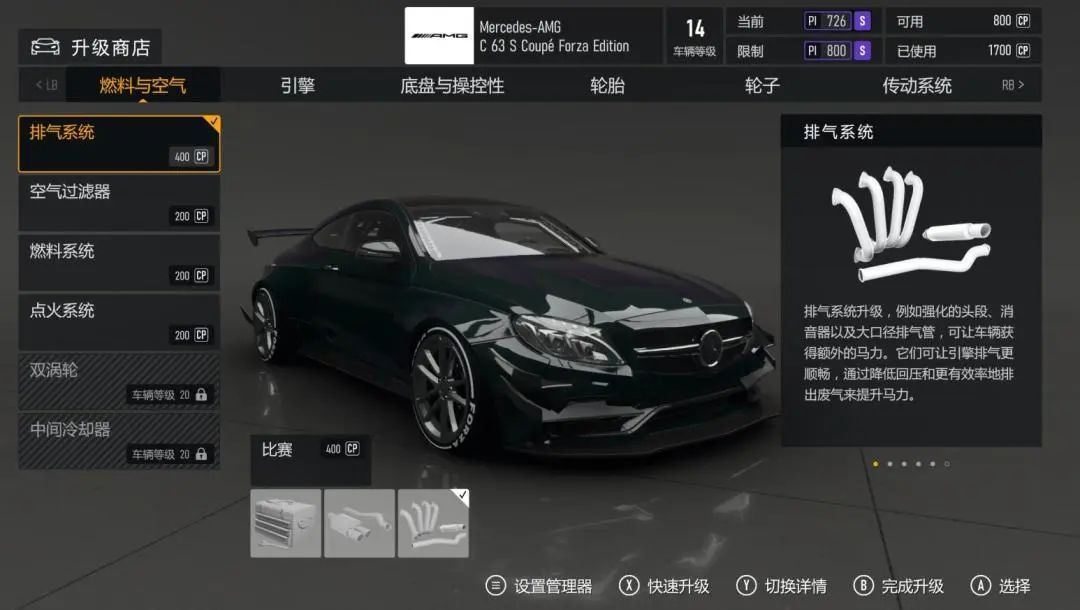Click the locked 中间冷却器 entry

coord(119,441)
